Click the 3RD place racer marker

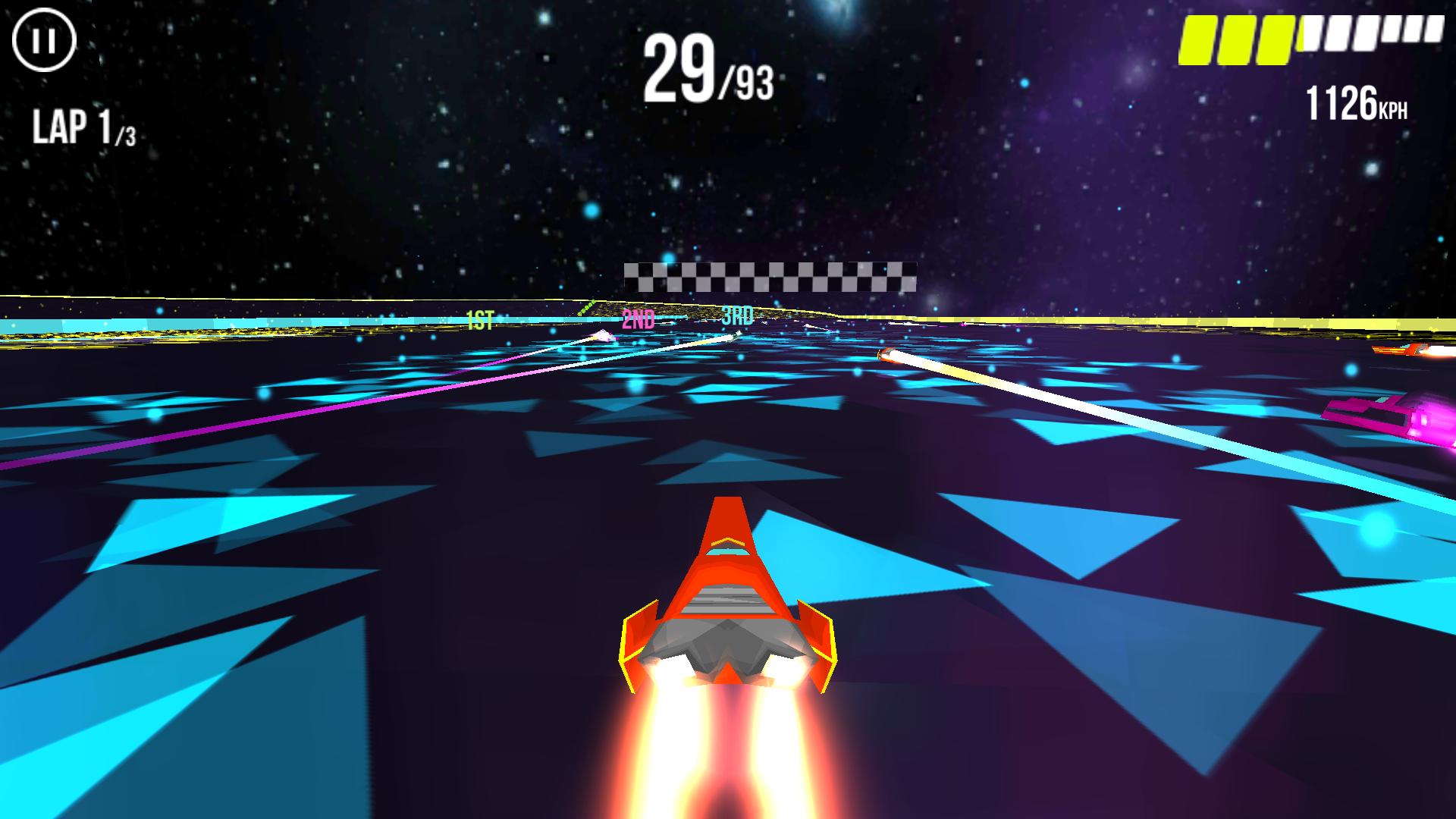pos(737,316)
